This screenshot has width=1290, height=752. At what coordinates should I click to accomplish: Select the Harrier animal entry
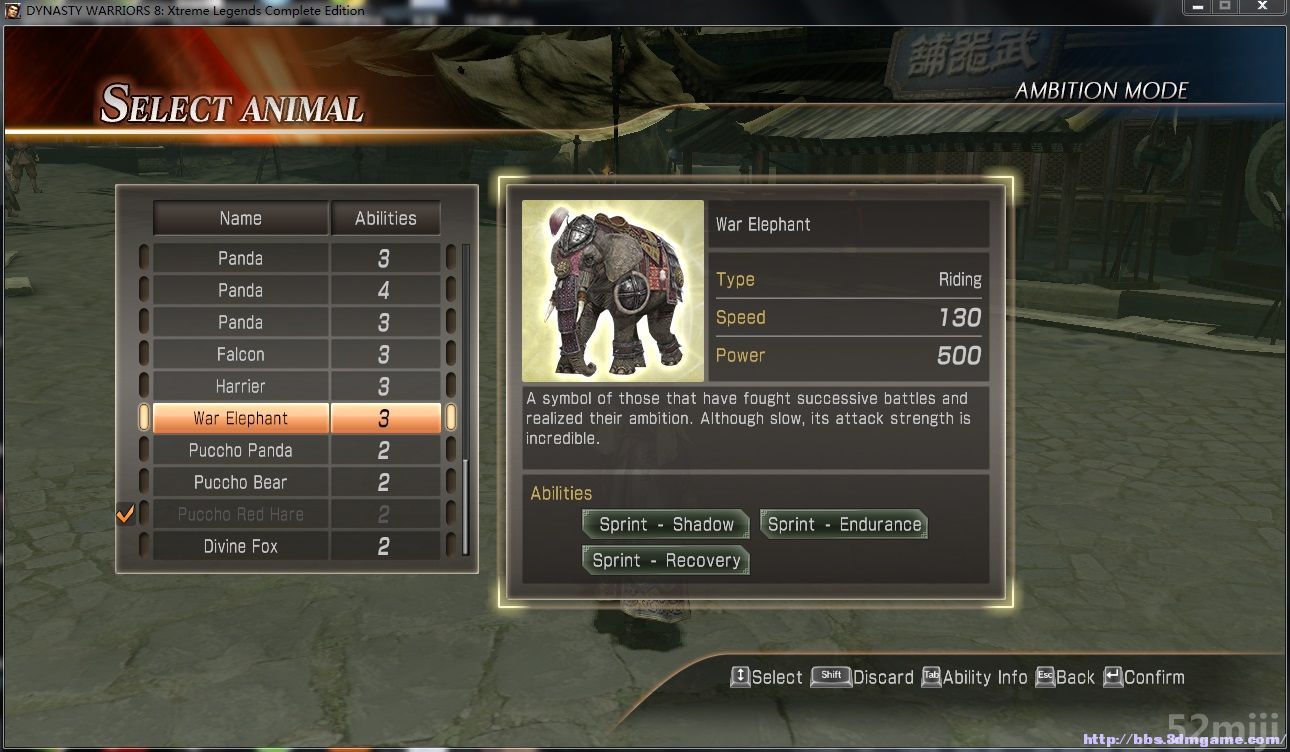pyautogui.click(x=241, y=387)
